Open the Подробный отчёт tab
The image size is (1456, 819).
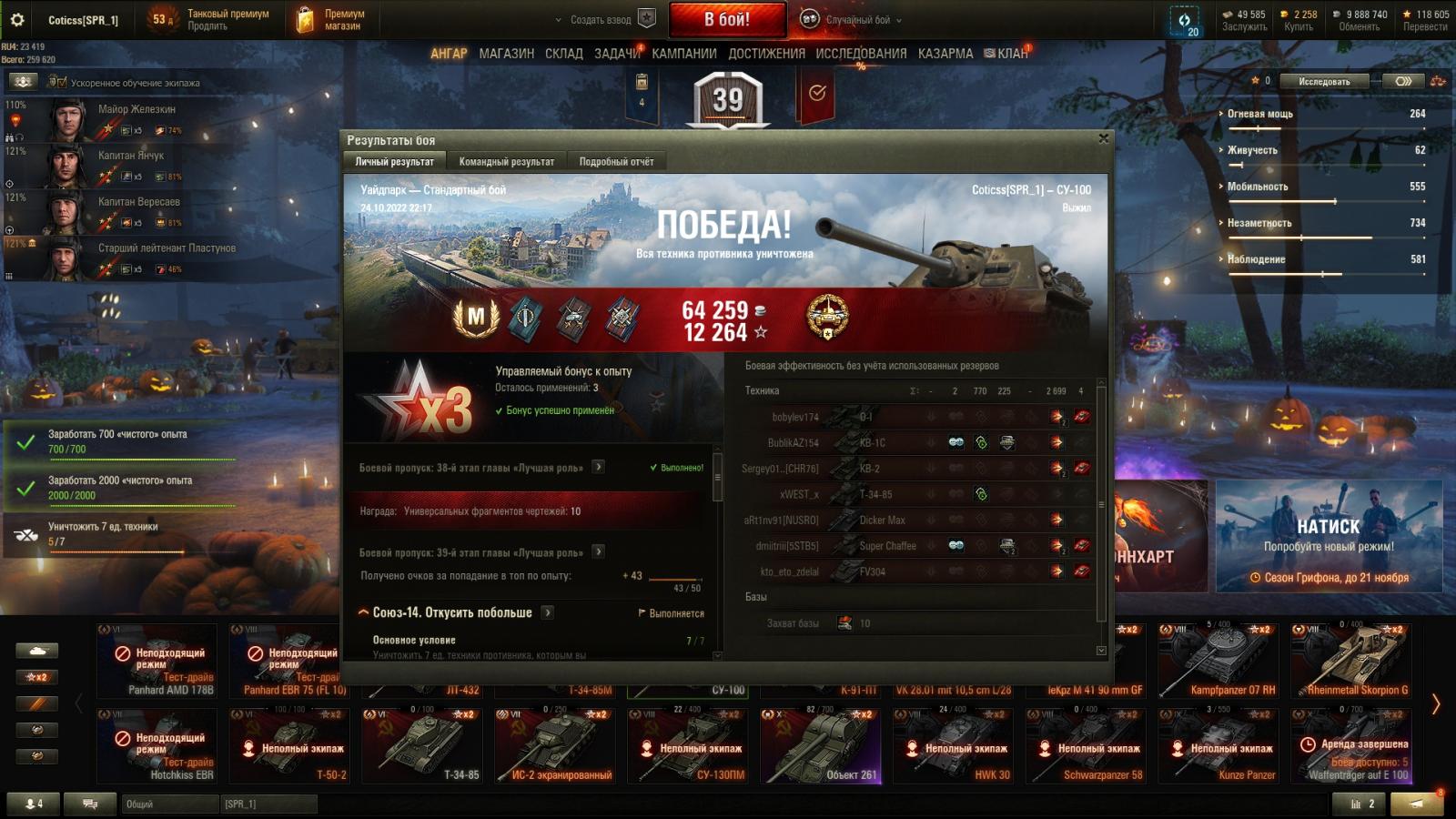(616, 162)
